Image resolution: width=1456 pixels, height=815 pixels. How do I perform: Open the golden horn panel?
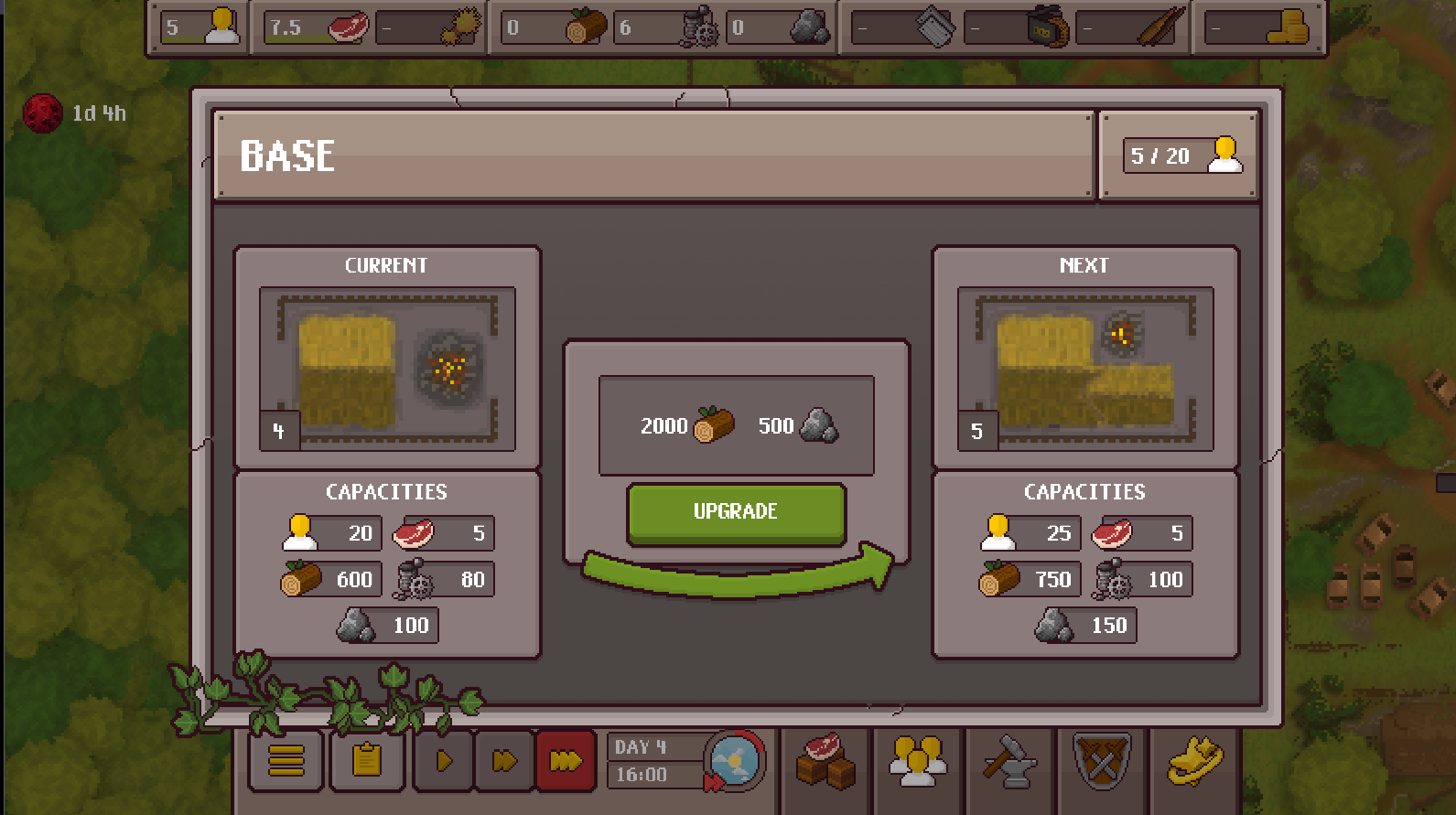[x=1195, y=760]
